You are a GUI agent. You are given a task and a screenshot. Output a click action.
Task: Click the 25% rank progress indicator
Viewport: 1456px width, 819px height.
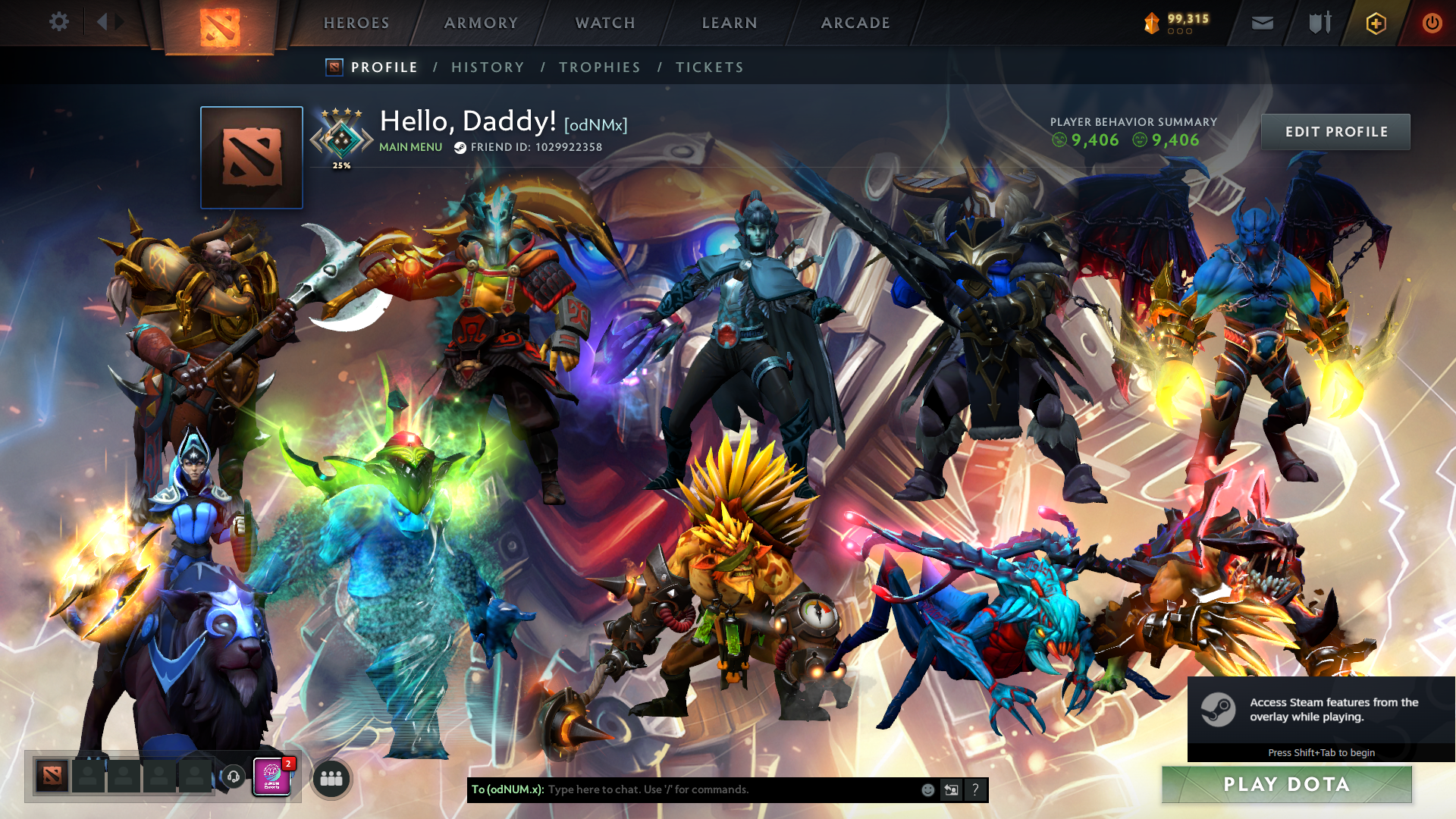point(342,163)
